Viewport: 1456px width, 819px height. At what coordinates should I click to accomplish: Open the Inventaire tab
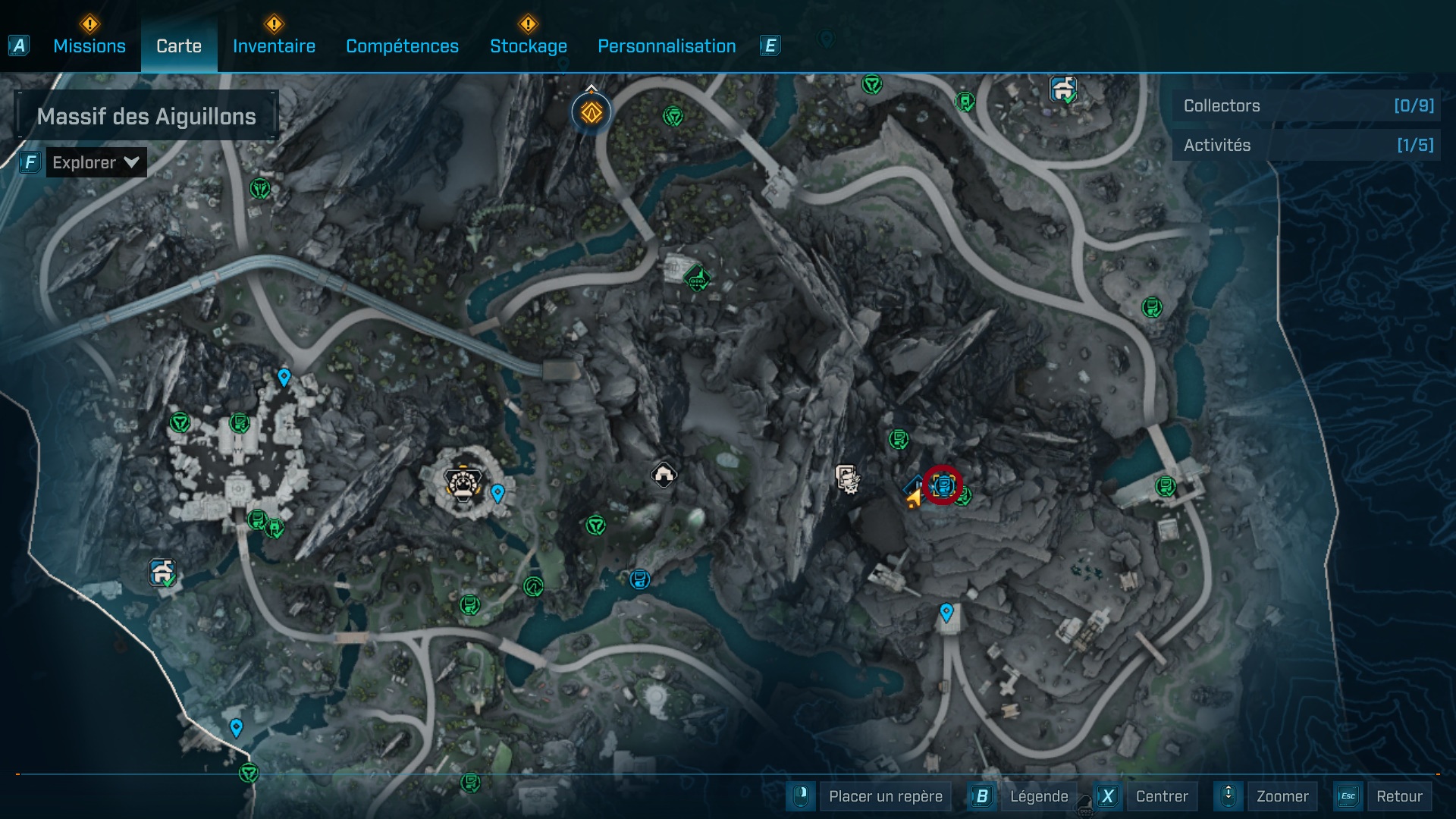coord(274,45)
